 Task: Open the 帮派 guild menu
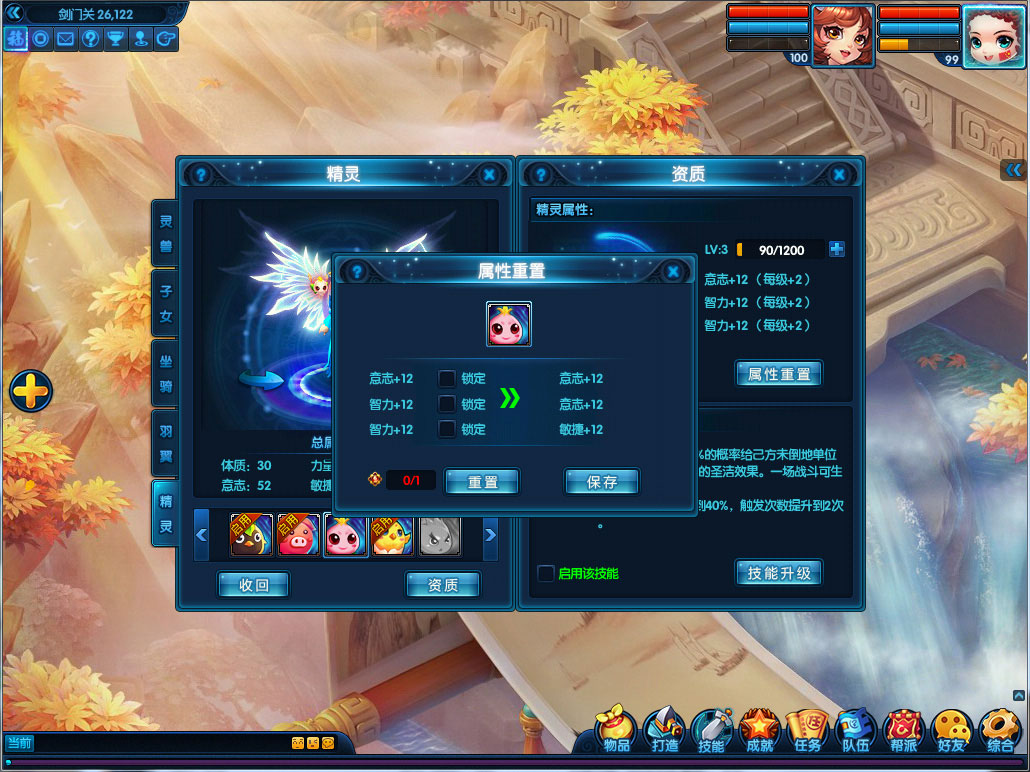tap(903, 731)
